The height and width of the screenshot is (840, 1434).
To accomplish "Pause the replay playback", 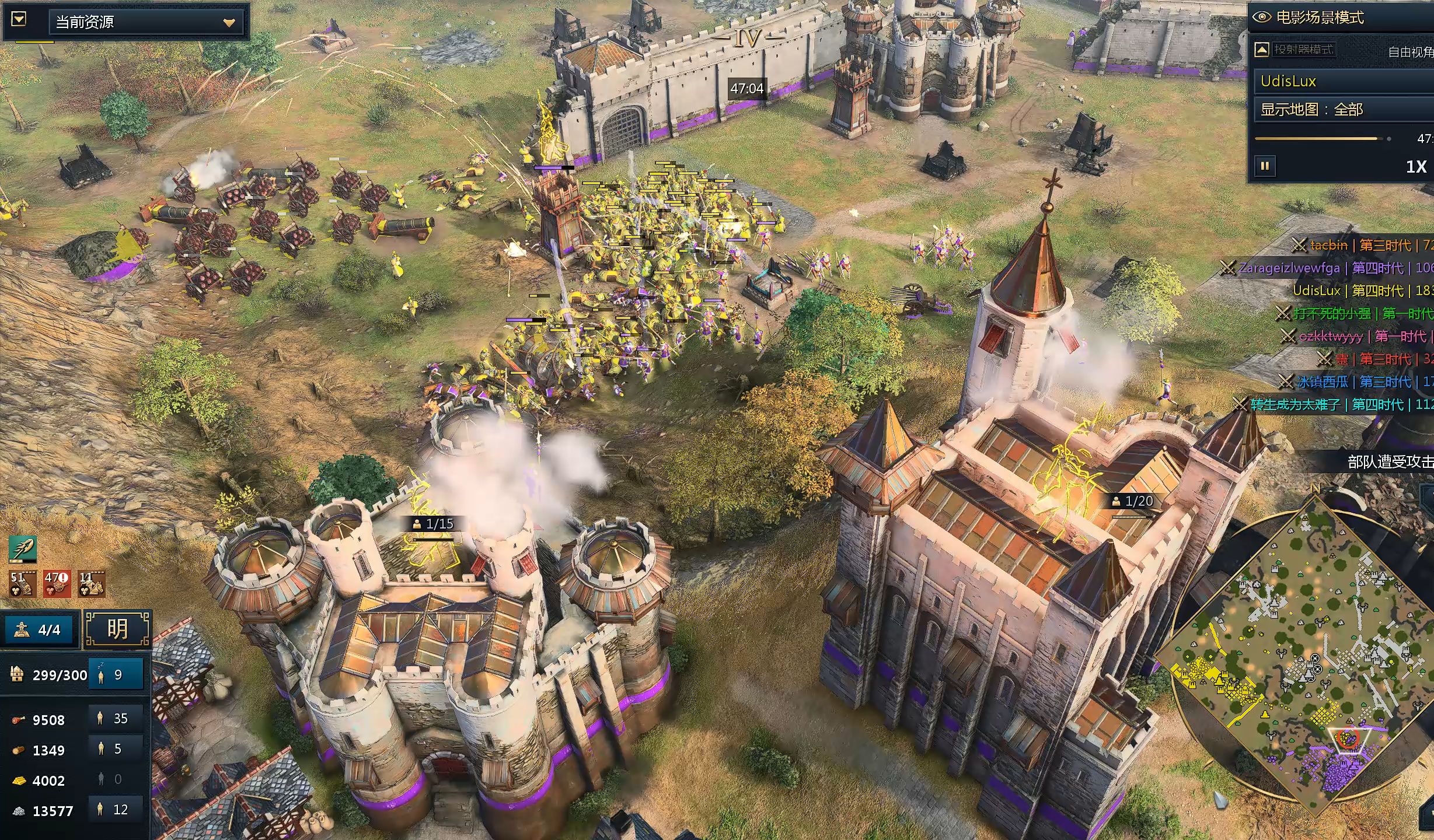I will (x=1265, y=166).
